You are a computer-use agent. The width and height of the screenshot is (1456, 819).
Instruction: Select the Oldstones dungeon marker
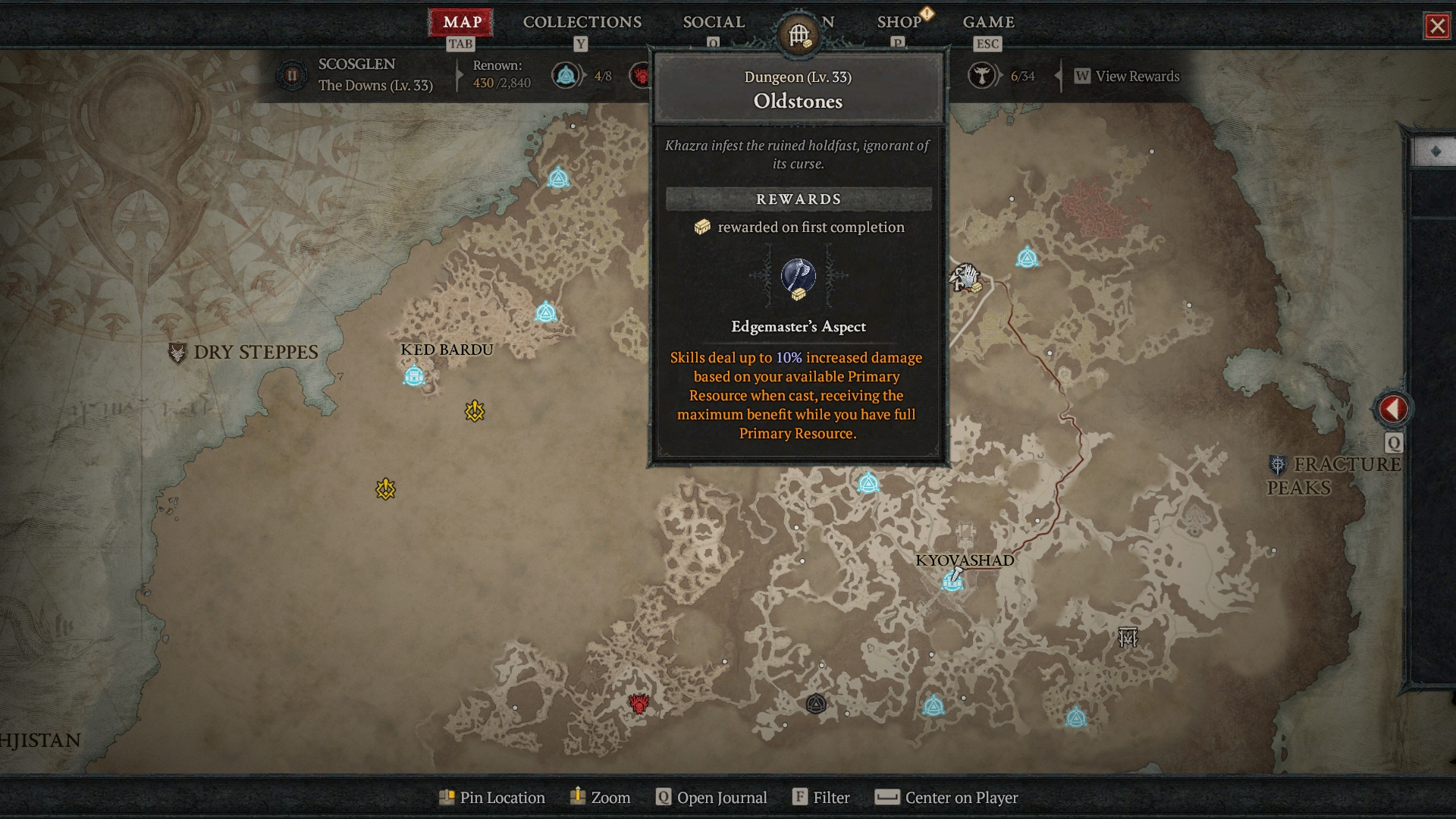coord(965,278)
